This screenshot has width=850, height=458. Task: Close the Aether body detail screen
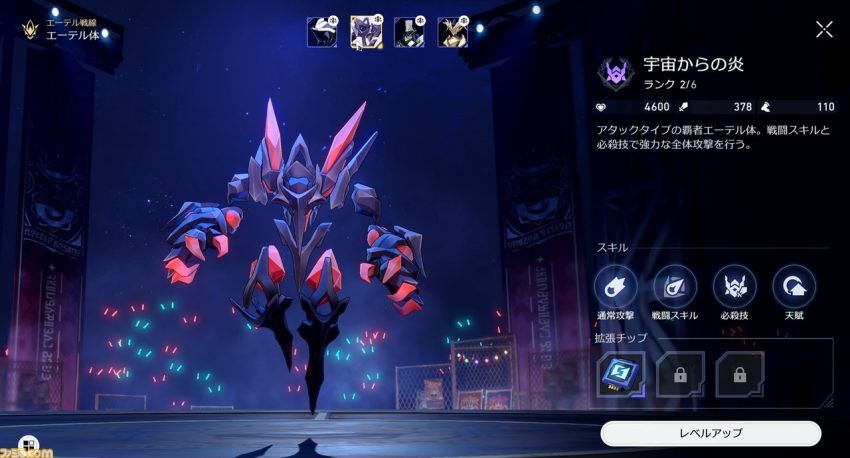(x=824, y=29)
